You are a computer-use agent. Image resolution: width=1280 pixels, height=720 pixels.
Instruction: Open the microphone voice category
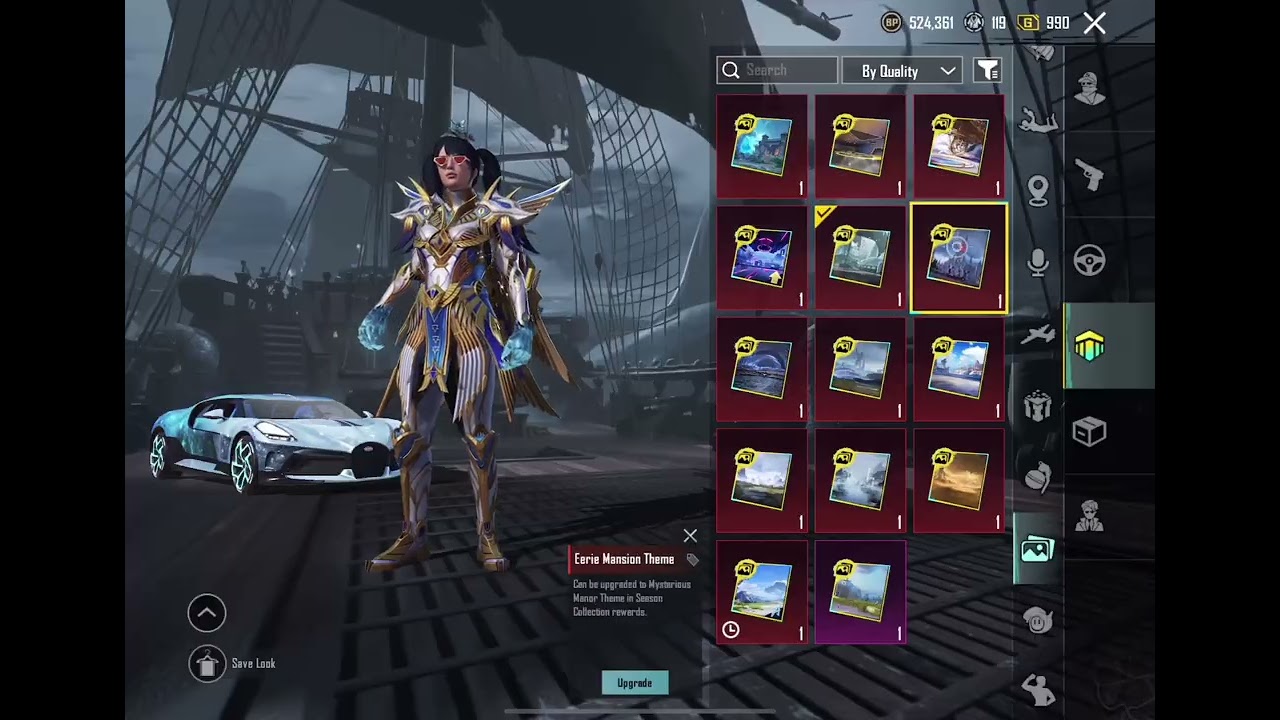point(1038,262)
